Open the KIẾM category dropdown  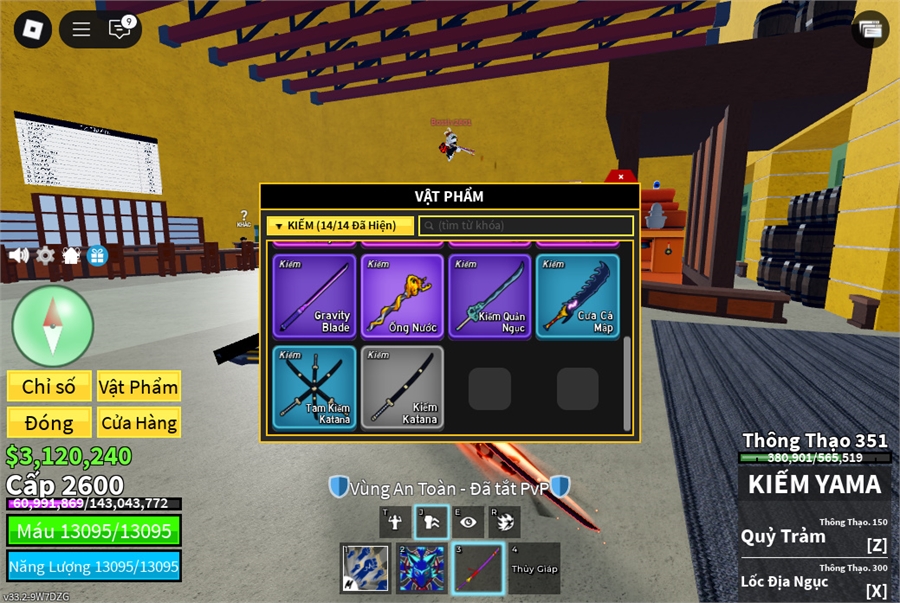pos(340,226)
